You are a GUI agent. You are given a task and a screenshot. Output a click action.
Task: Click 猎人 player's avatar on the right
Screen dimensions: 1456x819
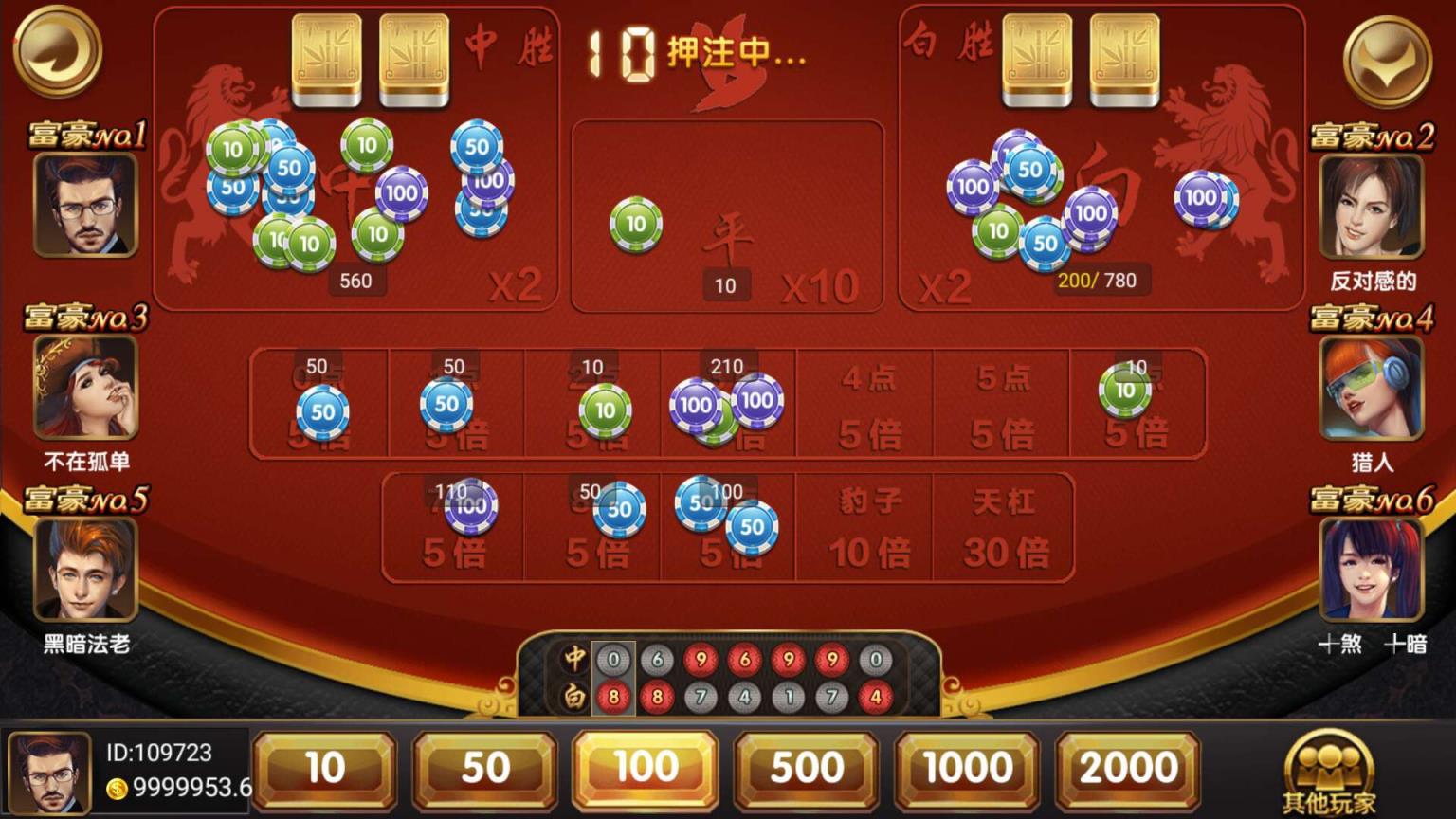1371,391
